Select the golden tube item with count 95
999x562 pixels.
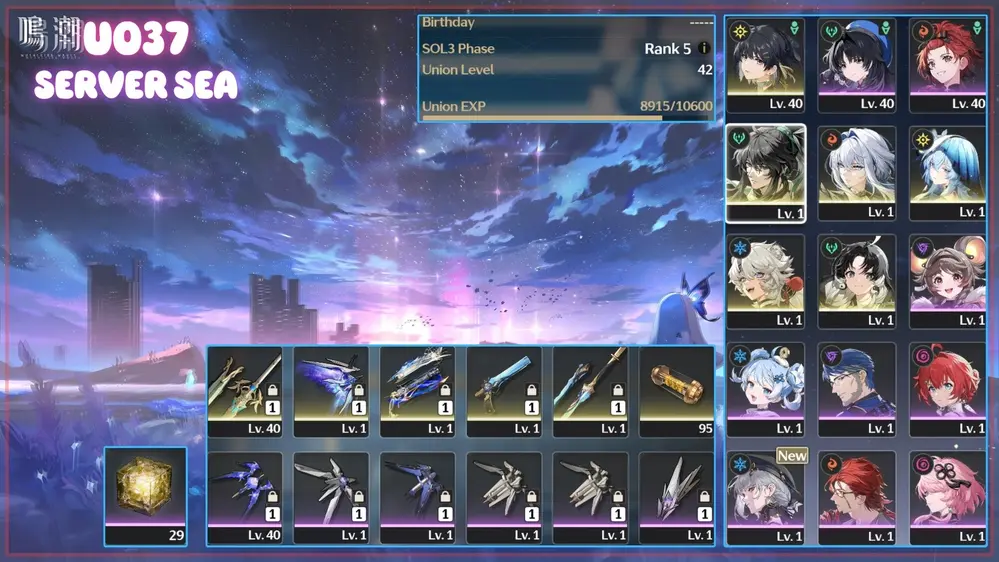coord(676,389)
